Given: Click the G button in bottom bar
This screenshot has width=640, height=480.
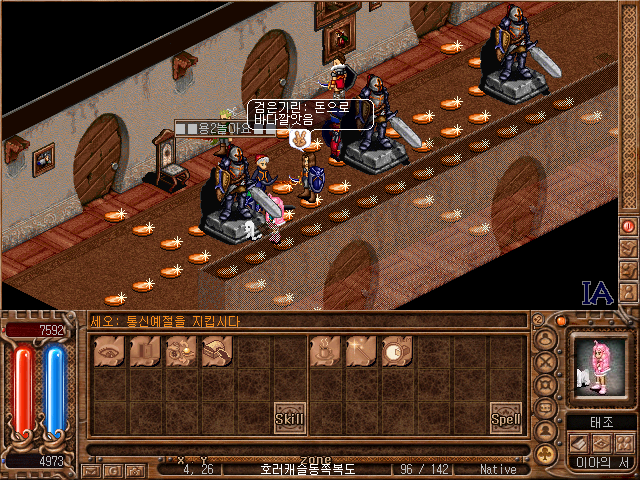Looking at the screenshot, I should [x=114, y=470].
